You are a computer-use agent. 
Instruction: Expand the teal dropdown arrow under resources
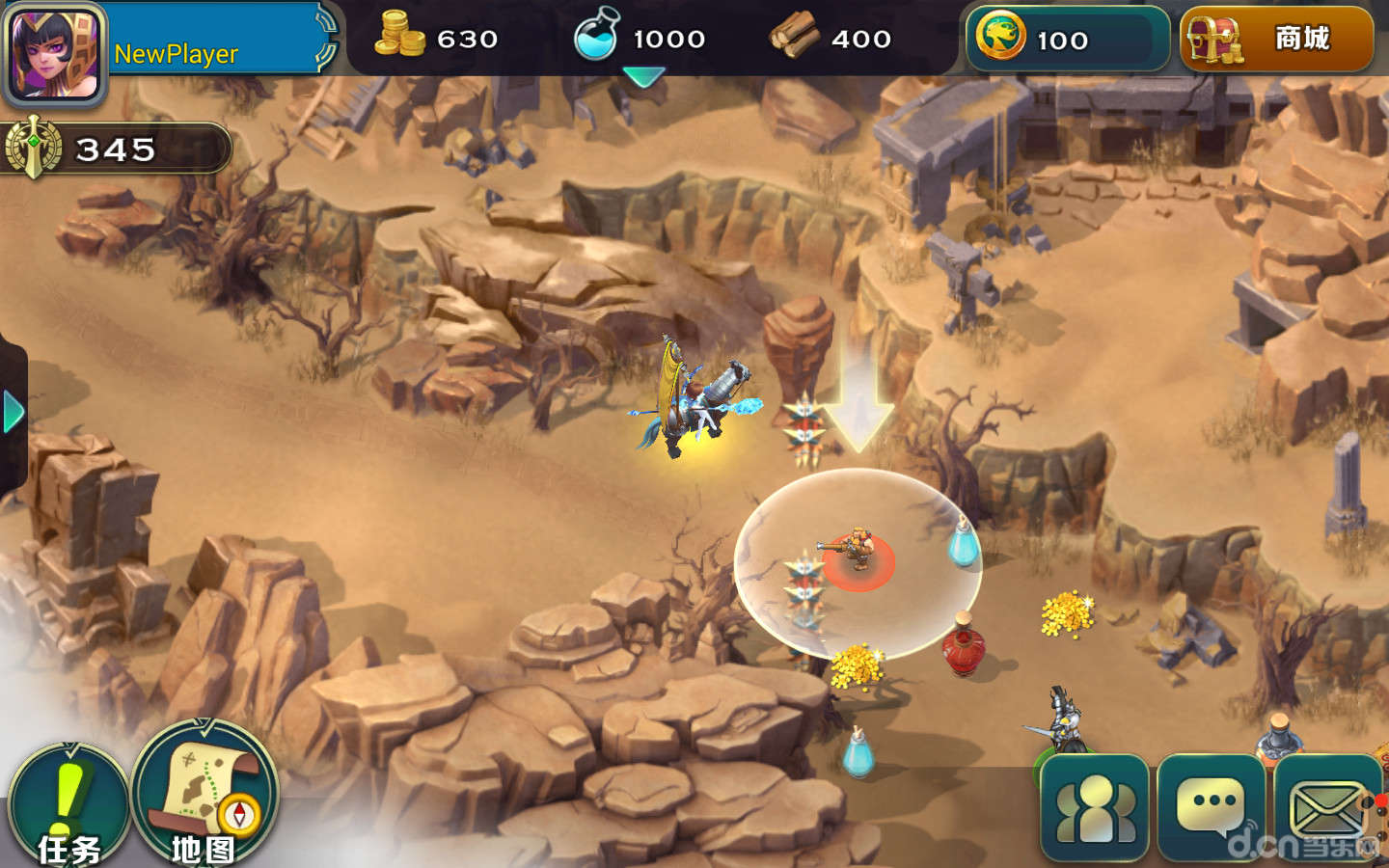tap(643, 76)
